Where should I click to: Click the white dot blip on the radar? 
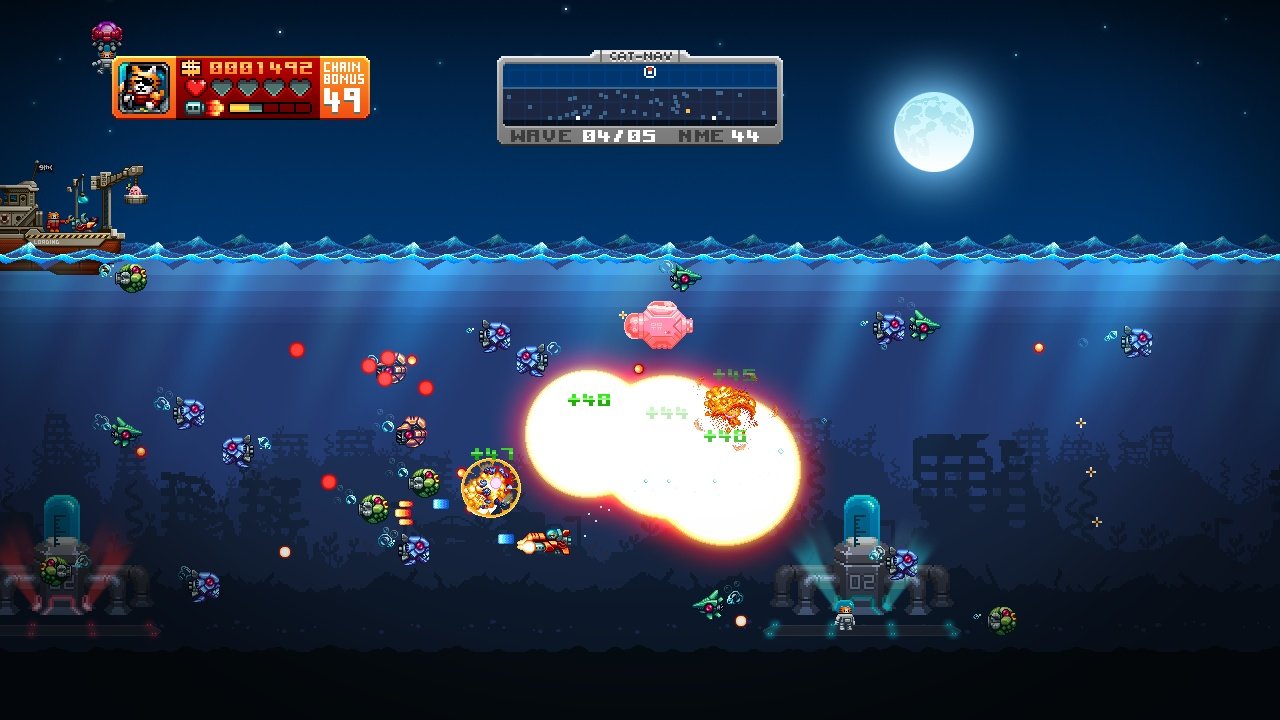pyautogui.click(x=578, y=117)
